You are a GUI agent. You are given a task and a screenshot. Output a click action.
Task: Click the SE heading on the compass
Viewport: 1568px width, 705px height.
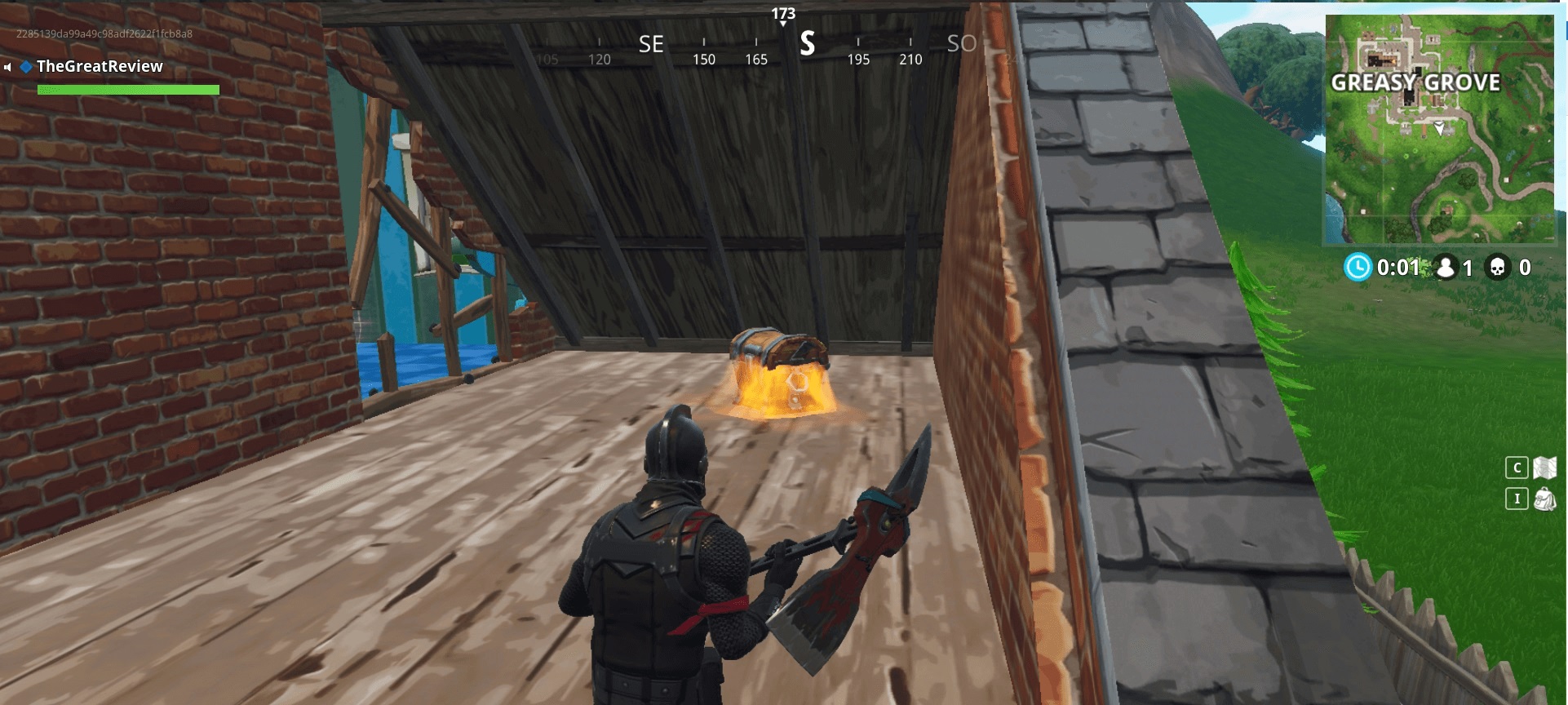click(653, 45)
